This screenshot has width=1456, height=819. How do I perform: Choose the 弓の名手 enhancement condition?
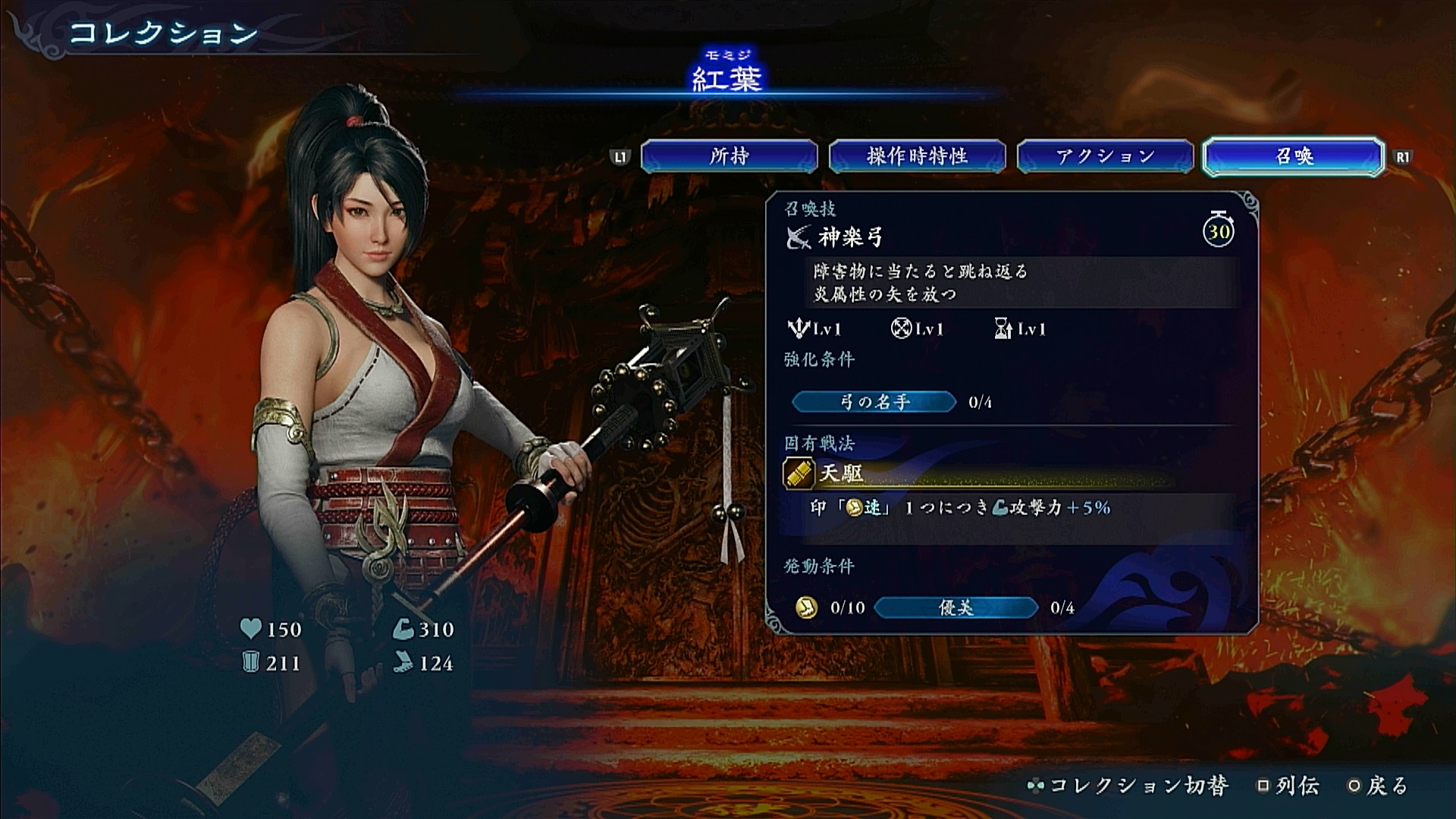click(x=874, y=402)
